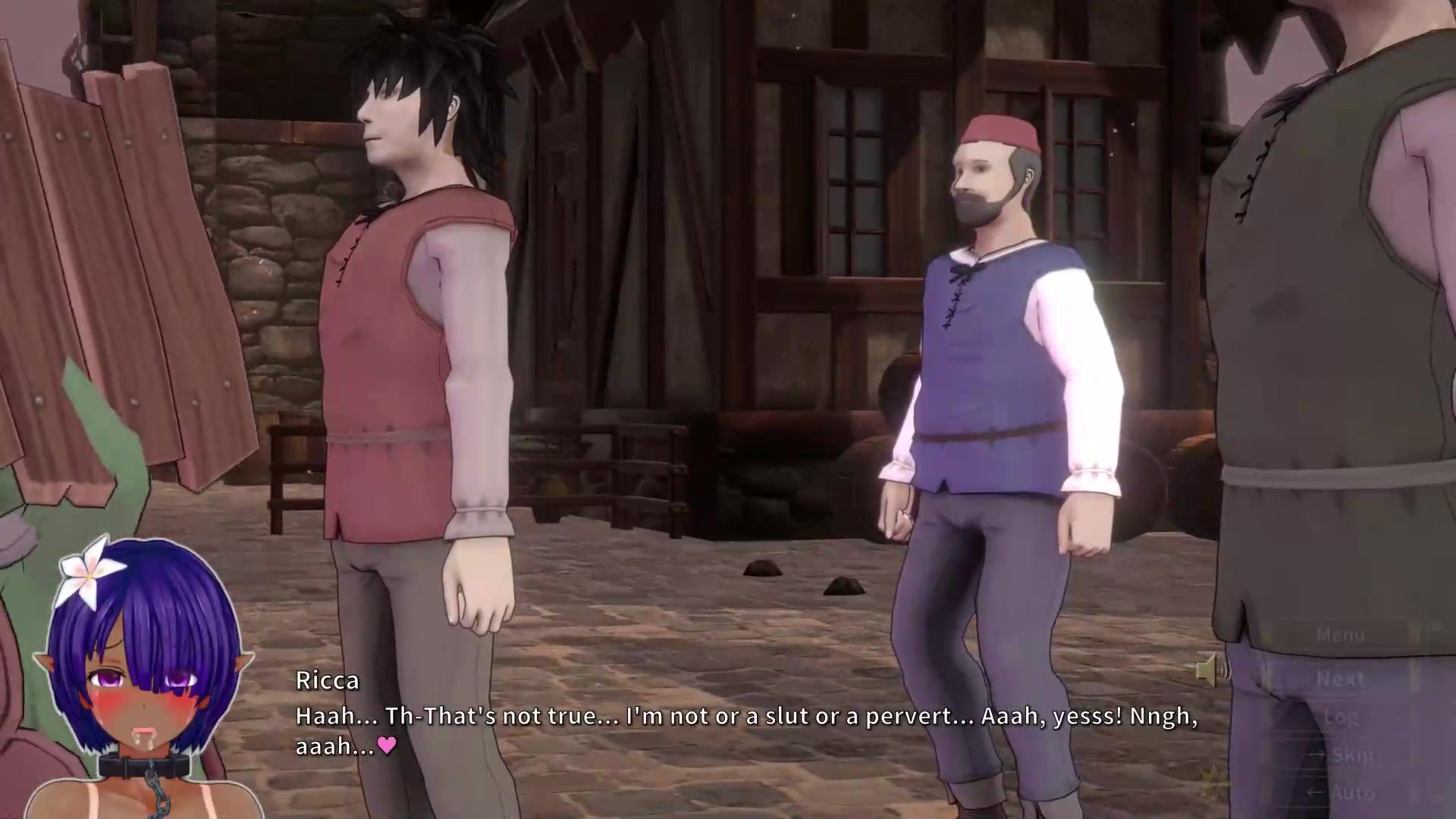Open the Menu button
Viewport: 1456px width, 819px height.
[x=1340, y=635]
